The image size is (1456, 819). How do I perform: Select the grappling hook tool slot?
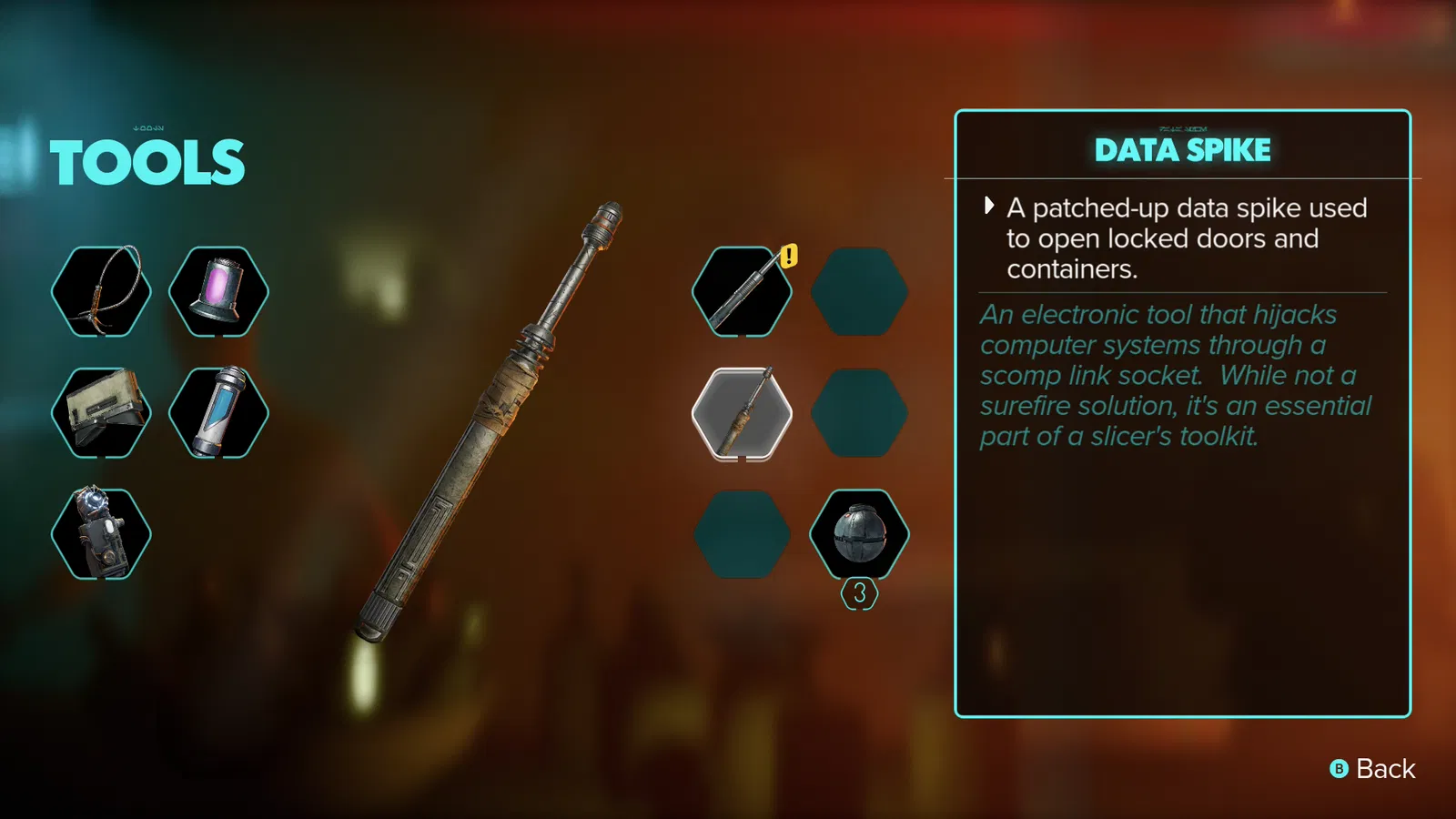point(101,291)
